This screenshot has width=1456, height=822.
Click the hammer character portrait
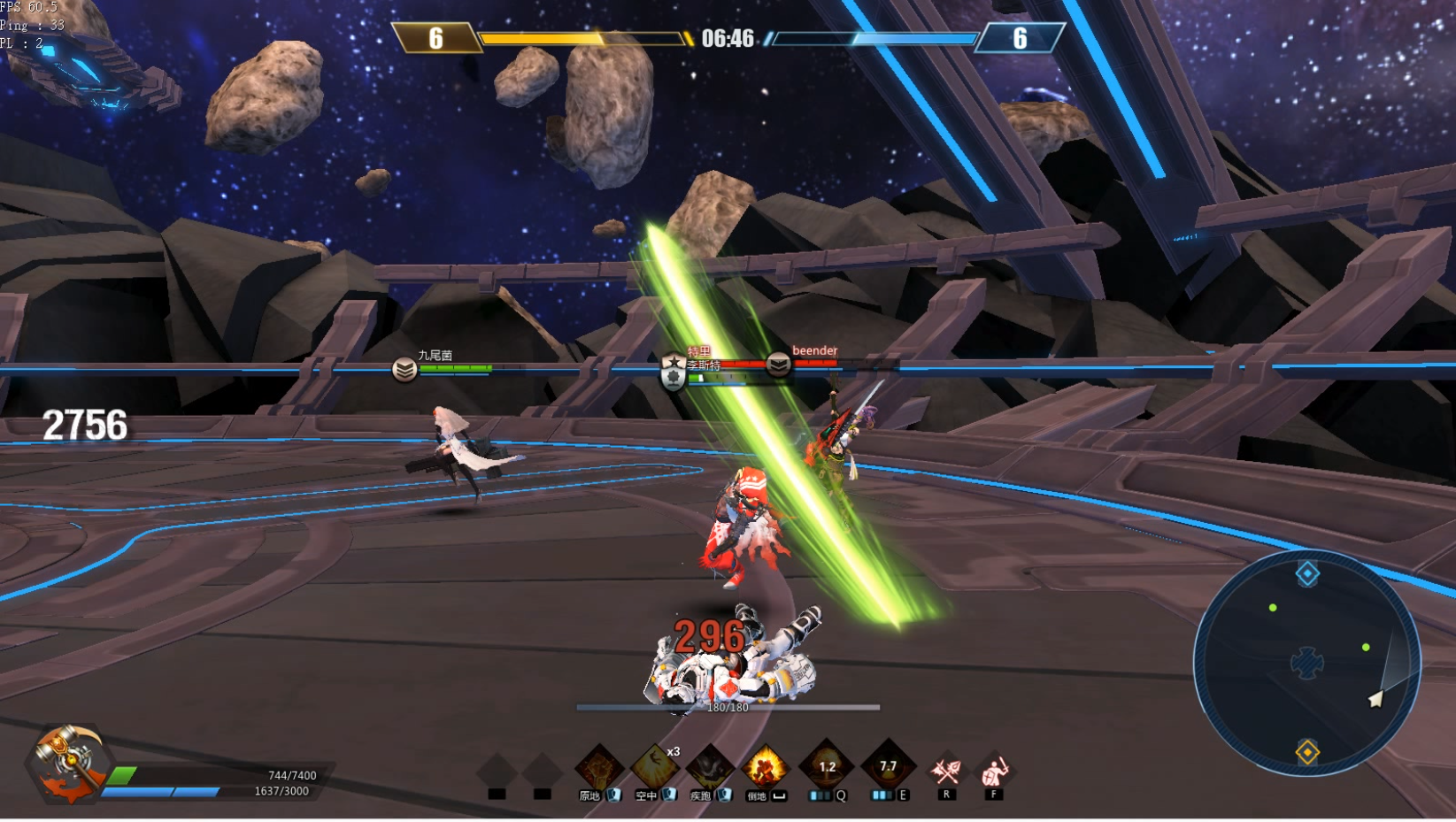coord(67,763)
